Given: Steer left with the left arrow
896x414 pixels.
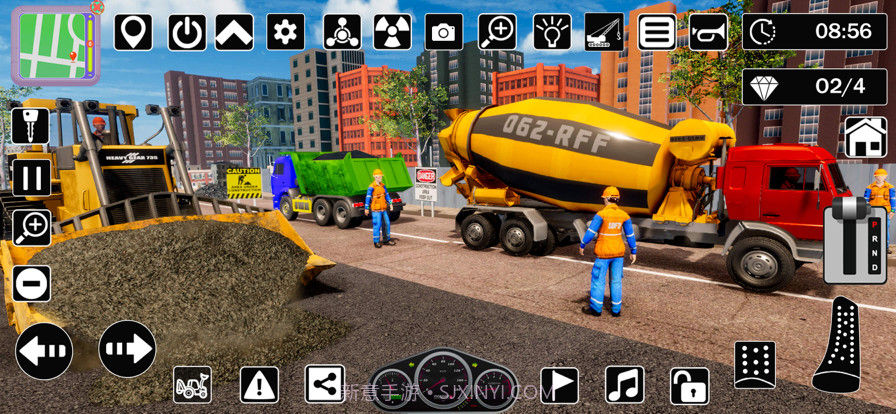Looking at the screenshot, I should [44, 350].
